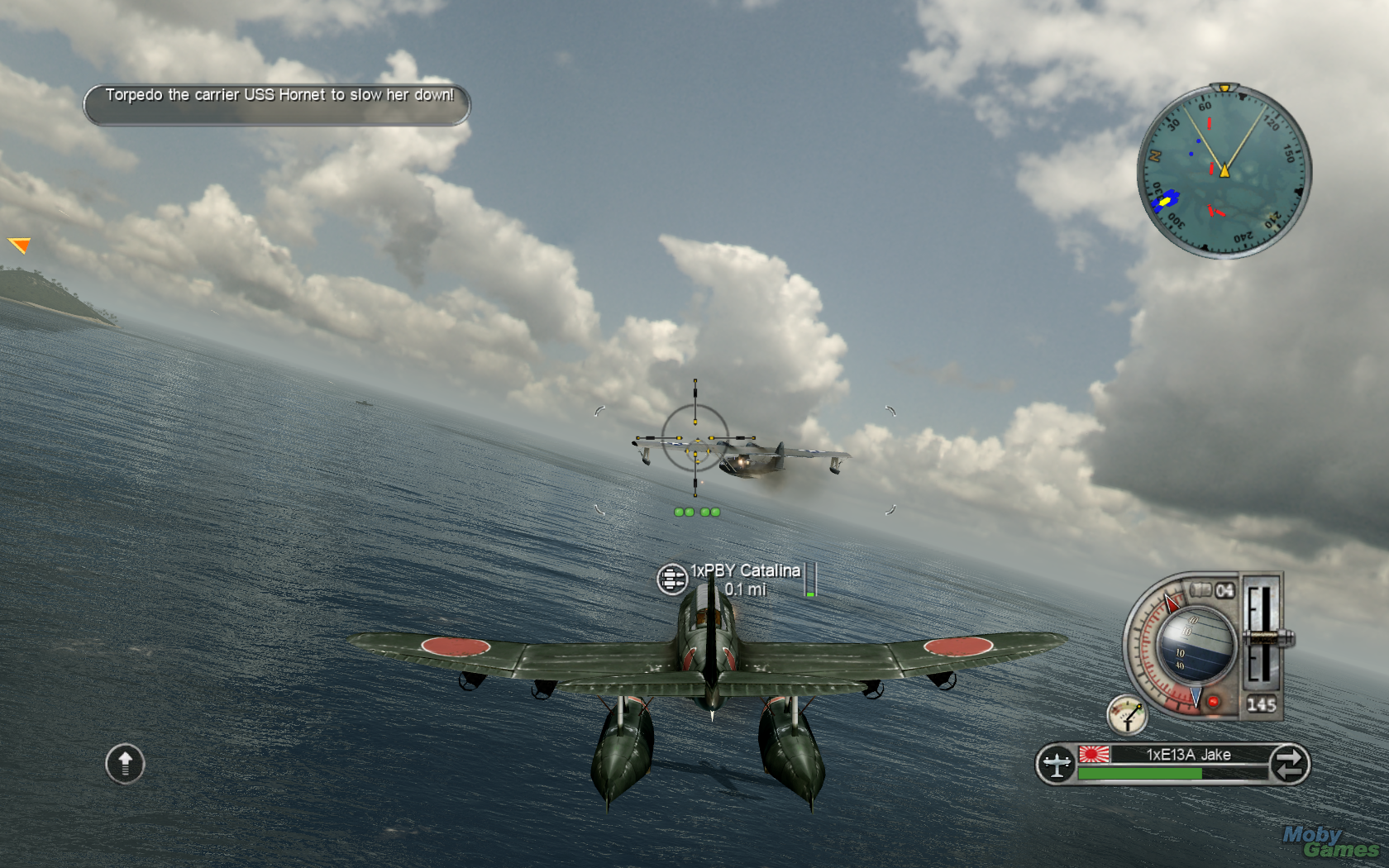Select the PBY Catalina target icon
The height and width of the screenshot is (868, 1389).
click(671, 579)
